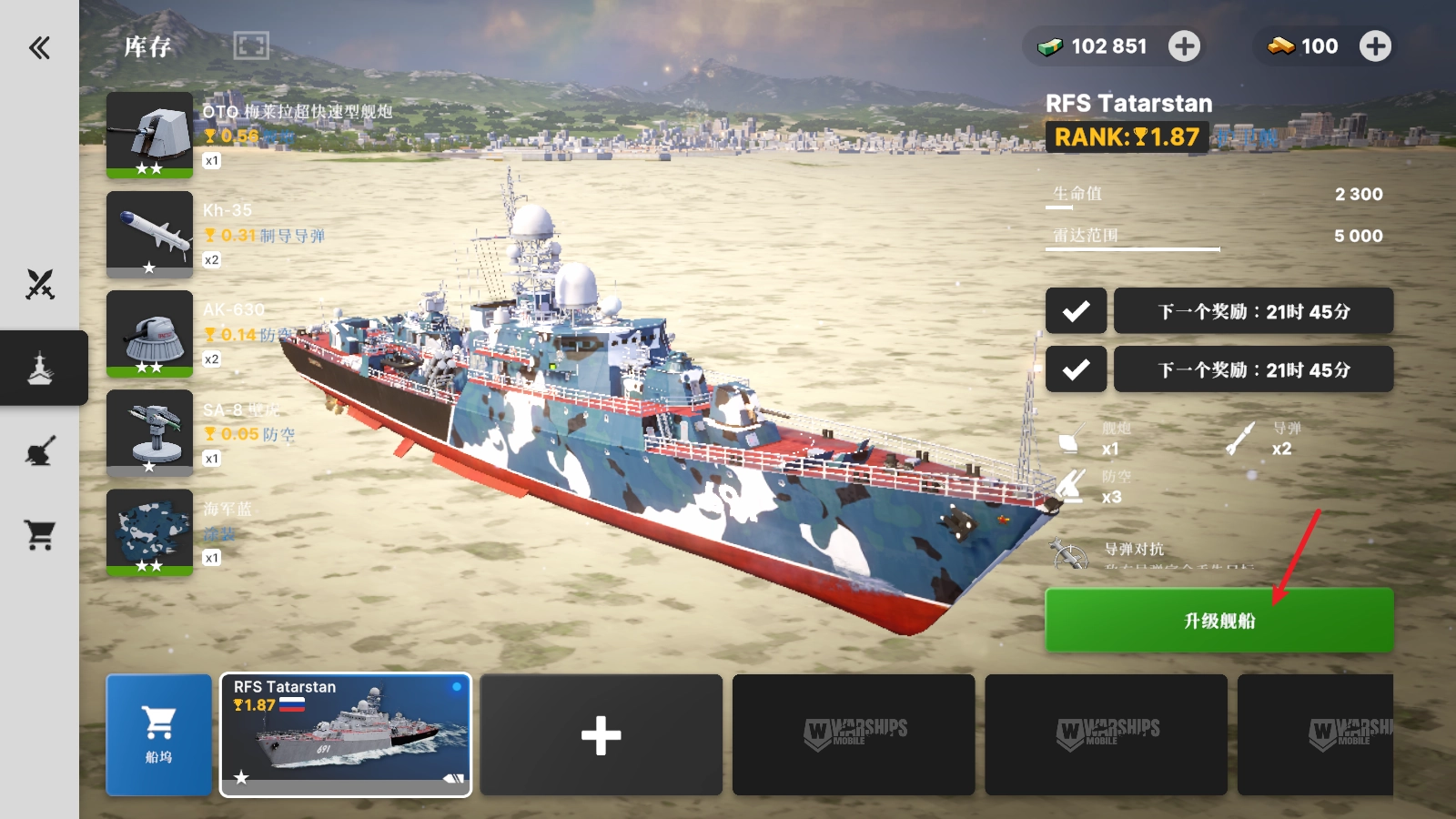Toggle the fullscreen view icon
Screen dimensions: 1456x819
[251, 45]
